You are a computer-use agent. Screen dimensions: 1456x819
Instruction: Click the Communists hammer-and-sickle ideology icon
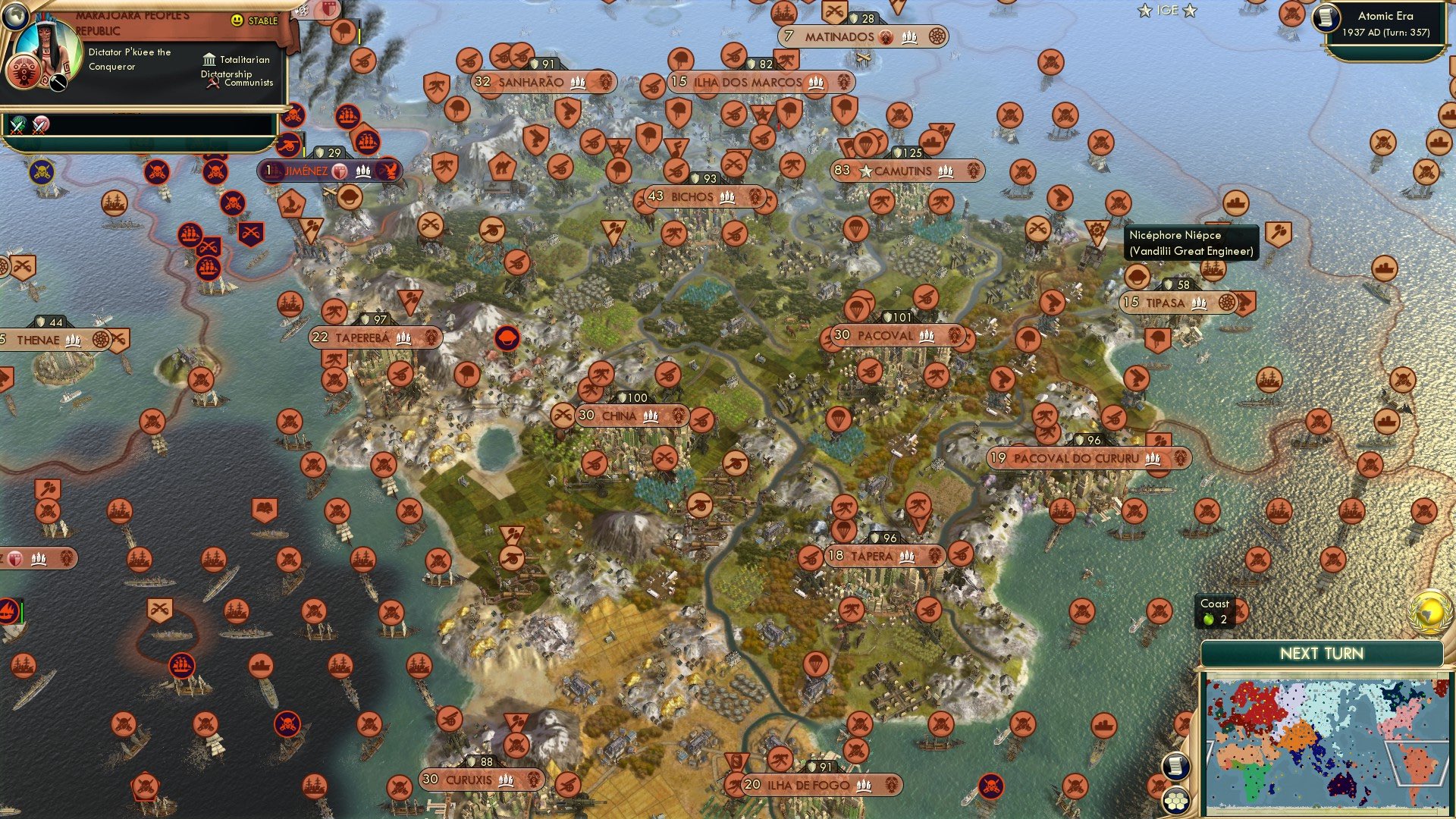[x=212, y=83]
